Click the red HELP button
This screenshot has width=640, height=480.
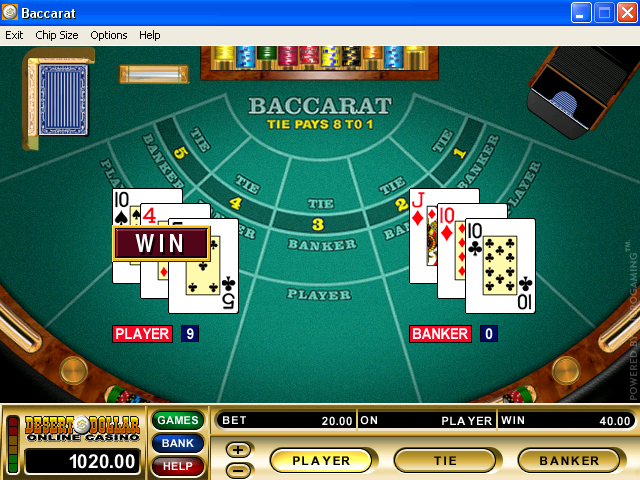178,466
